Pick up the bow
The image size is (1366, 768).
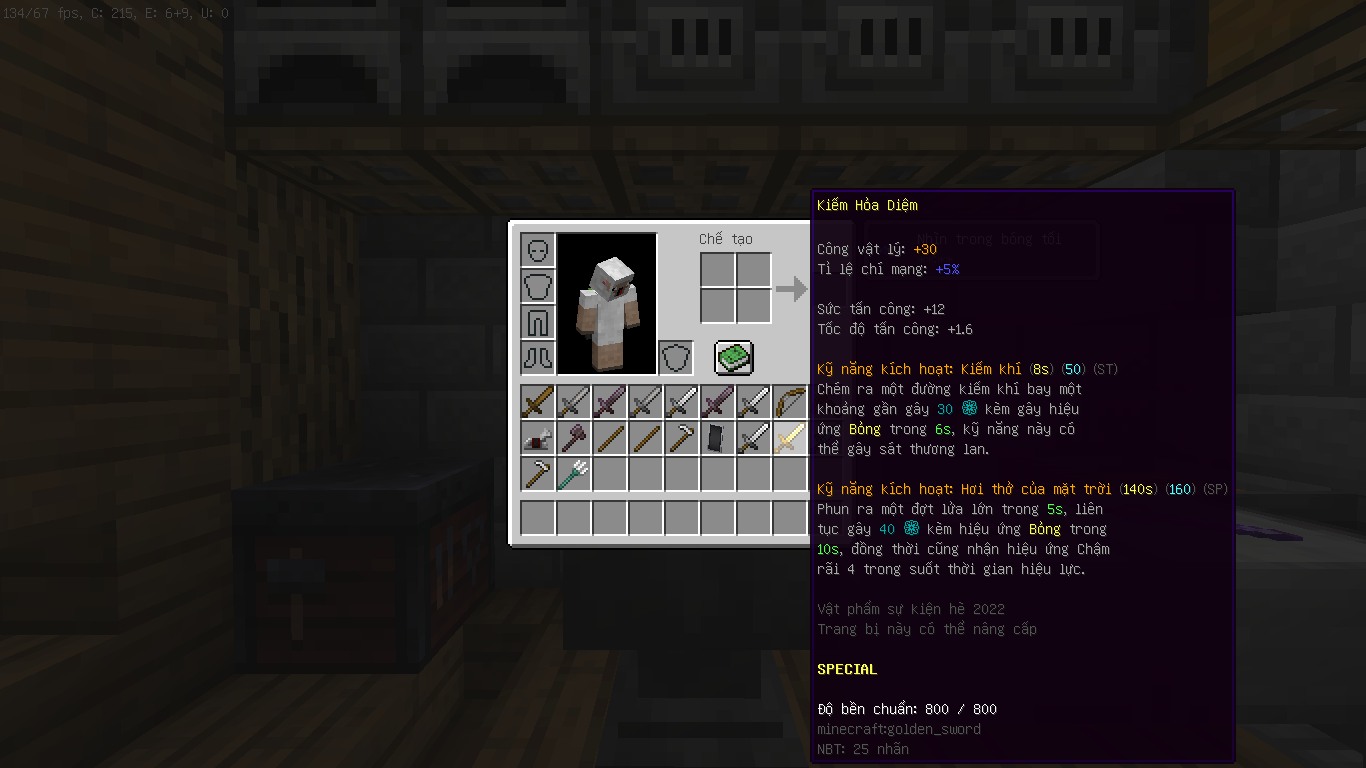(x=790, y=402)
